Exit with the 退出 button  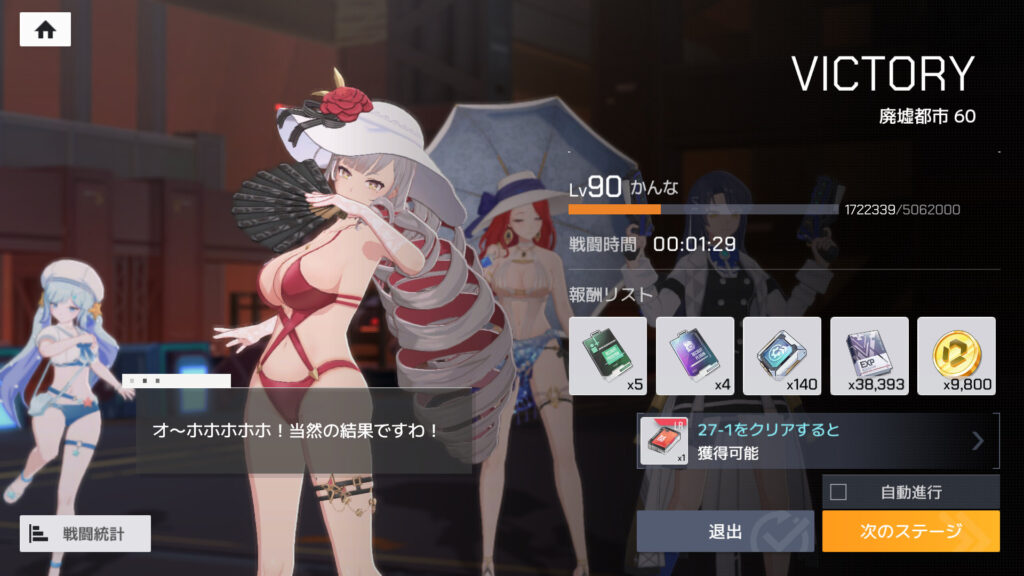[725, 531]
